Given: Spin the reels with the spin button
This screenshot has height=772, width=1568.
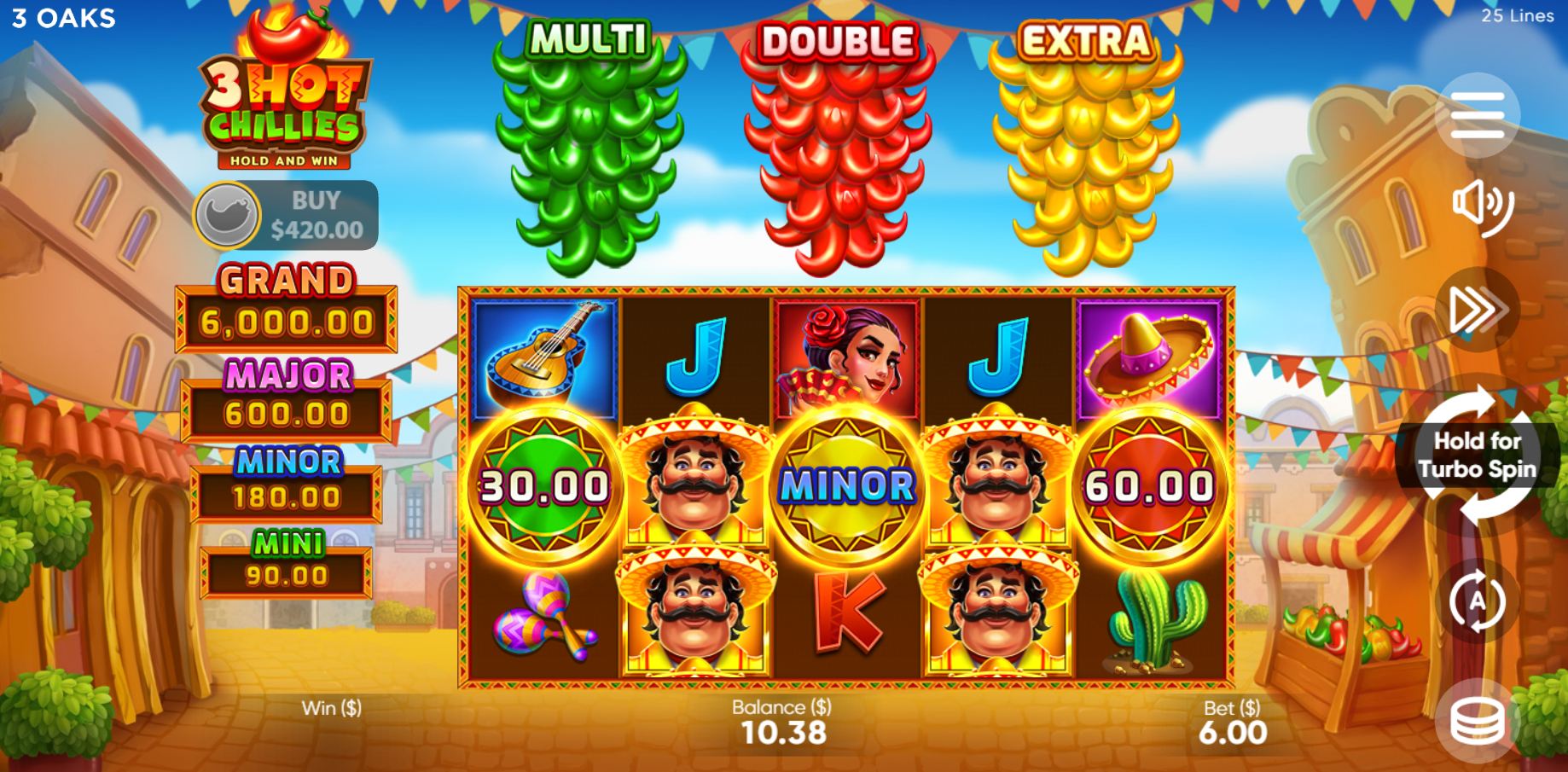Looking at the screenshot, I should (1477, 456).
